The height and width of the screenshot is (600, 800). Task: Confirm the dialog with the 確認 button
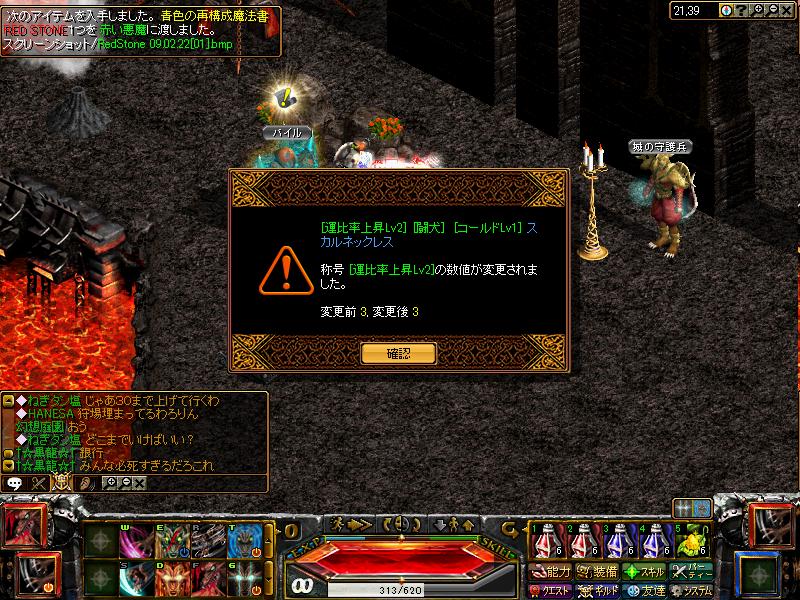pyautogui.click(x=398, y=352)
